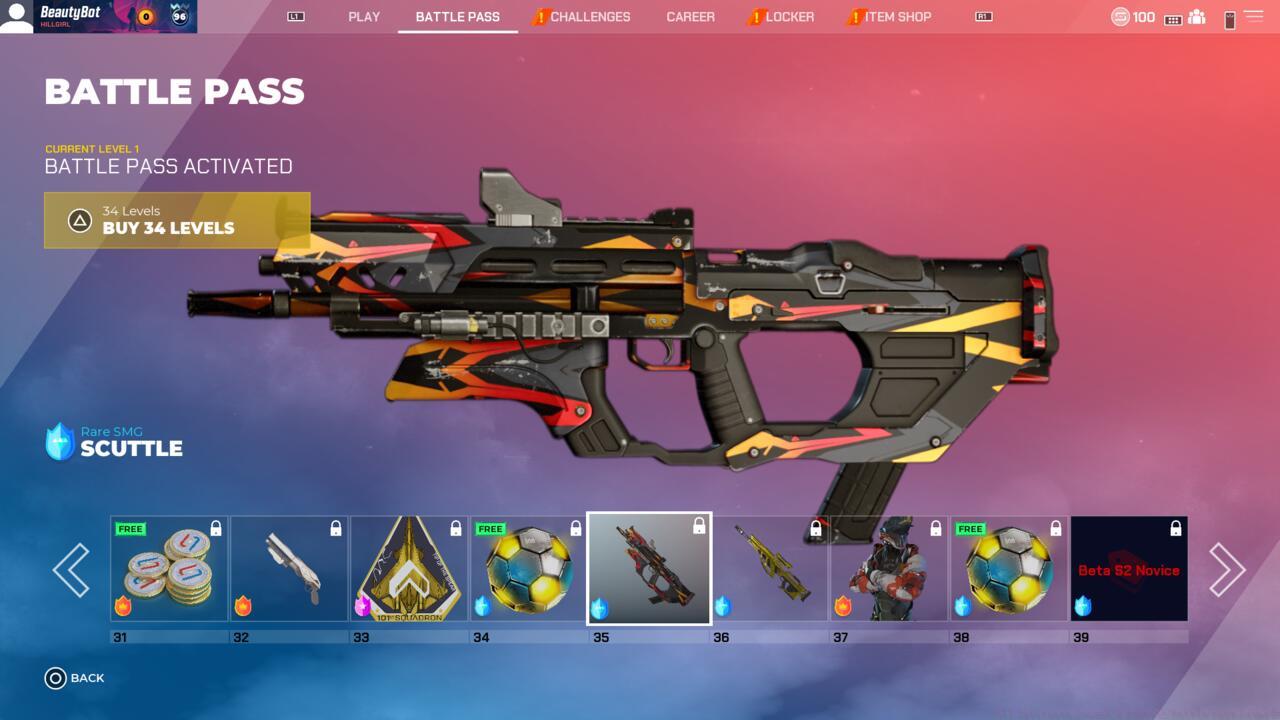1280x720 pixels.
Task: Show previous battle pass rewards with left arrow
Action: (x=71, y=570)
